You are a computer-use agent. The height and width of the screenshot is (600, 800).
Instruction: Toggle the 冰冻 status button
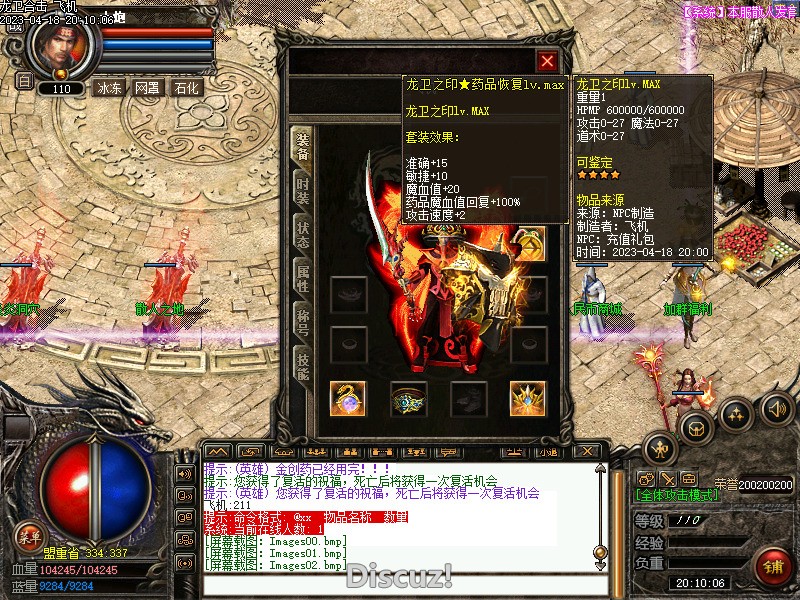click(x=109, y=88)
